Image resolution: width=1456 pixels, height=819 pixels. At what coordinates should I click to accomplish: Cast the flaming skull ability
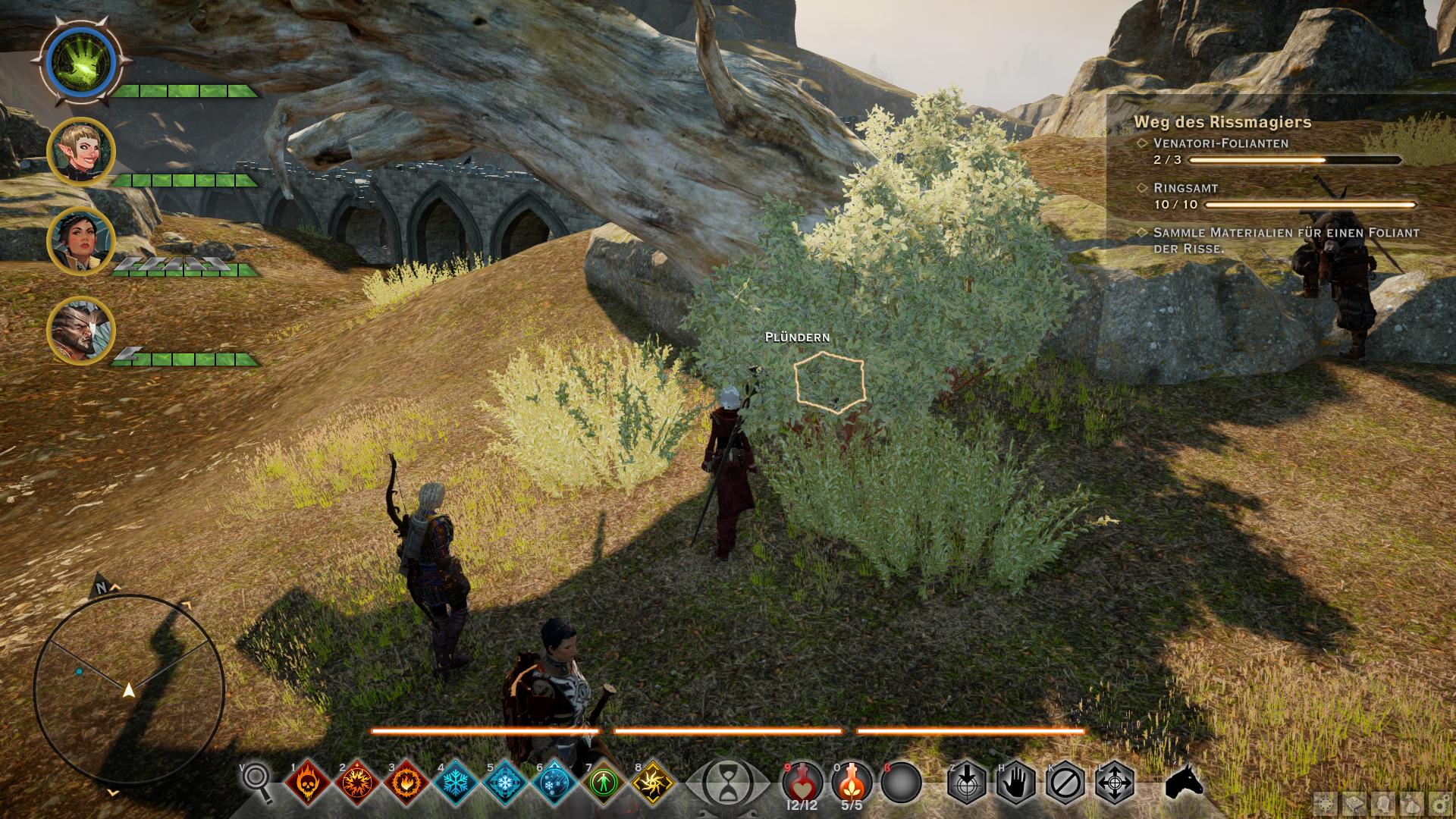(308, 782)
